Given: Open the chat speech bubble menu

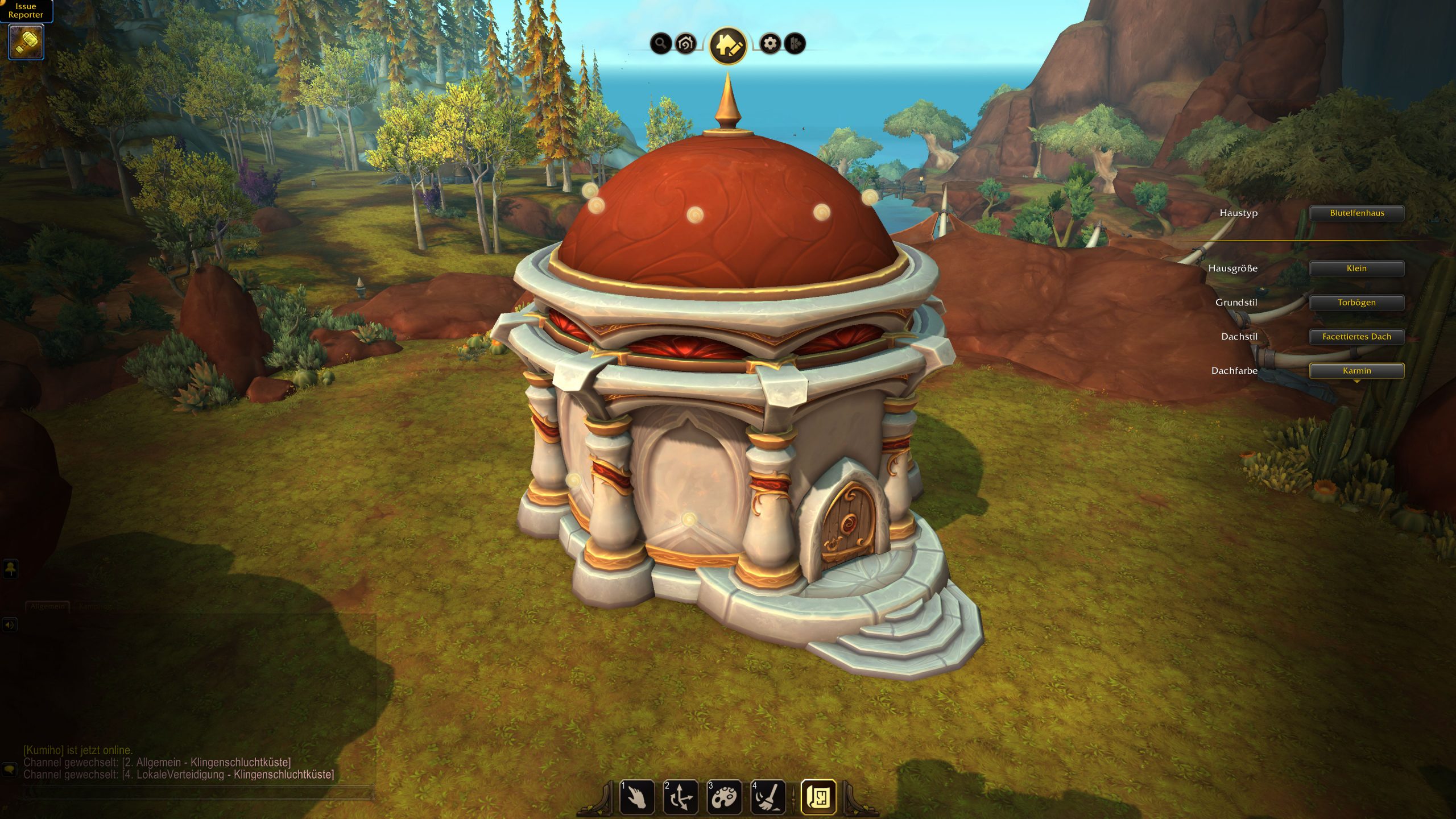Looking at the screenshot, I should point(10,770).
